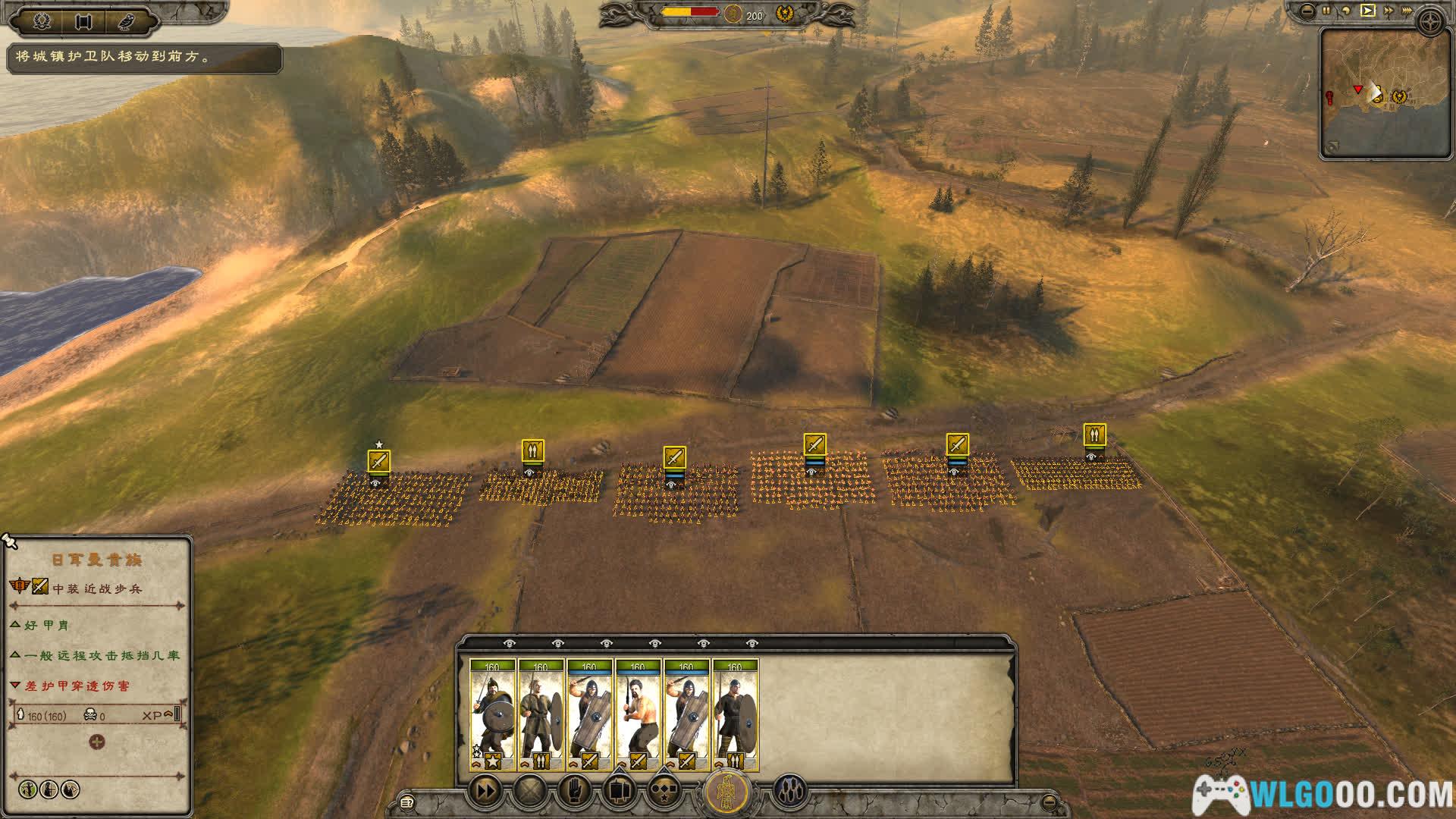Switch to double fast-forward speed
This screenshot has height=819, width=1456.
pos(1389,11)
